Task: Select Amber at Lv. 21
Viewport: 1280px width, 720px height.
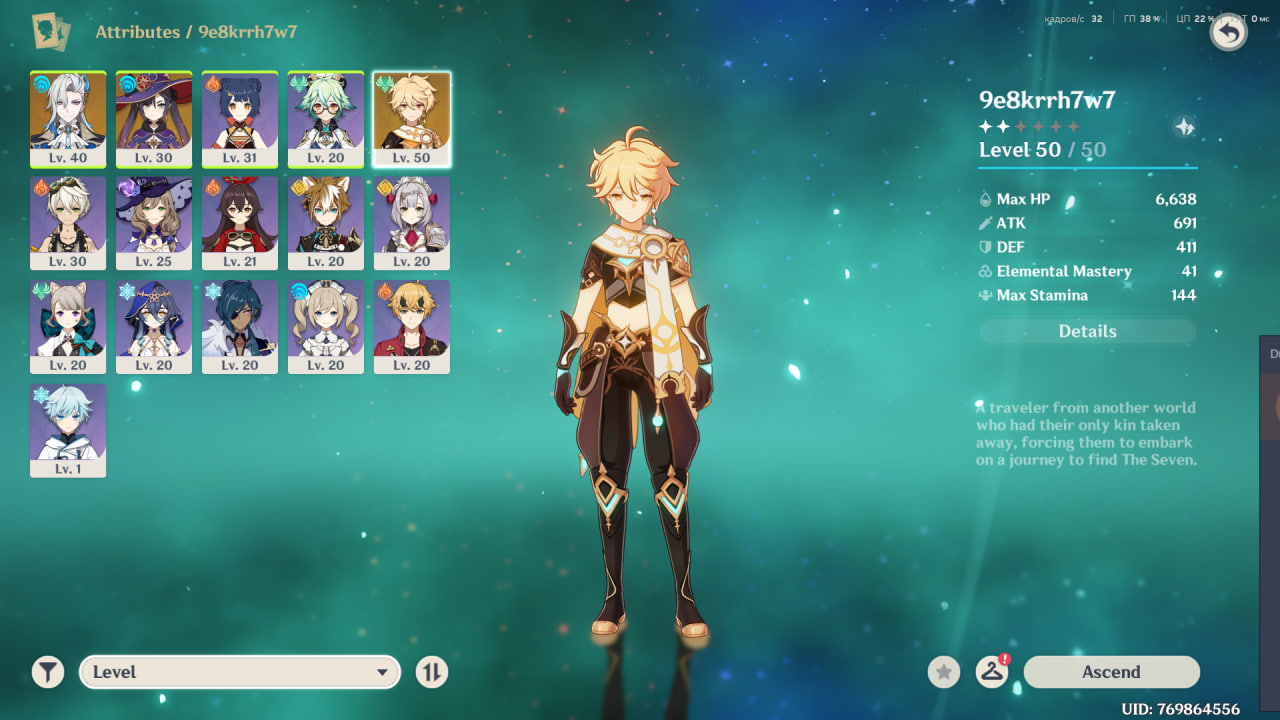Action: (240, 223)
